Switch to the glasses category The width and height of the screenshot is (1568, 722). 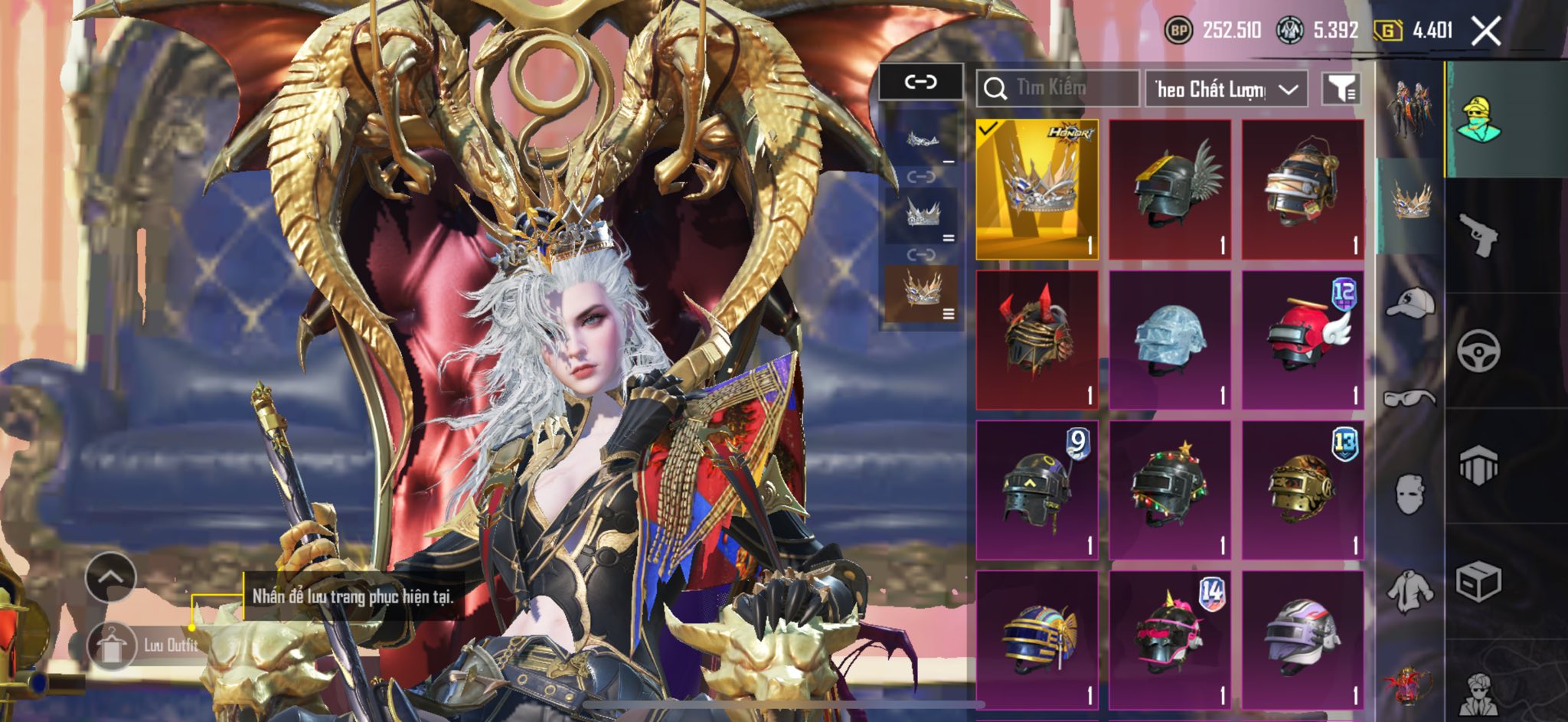[x=1410, y=398]
